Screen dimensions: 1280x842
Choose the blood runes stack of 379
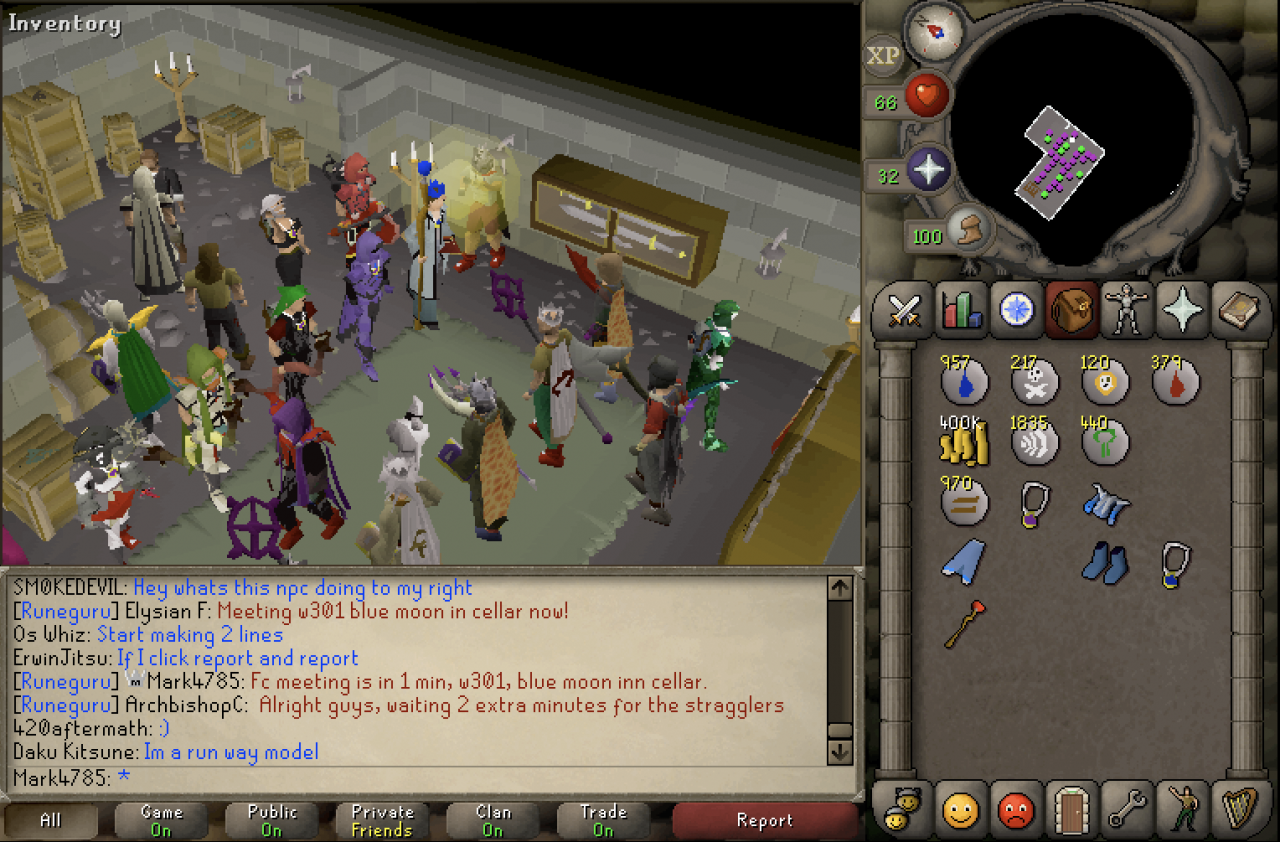click(x=1175, y=381)
